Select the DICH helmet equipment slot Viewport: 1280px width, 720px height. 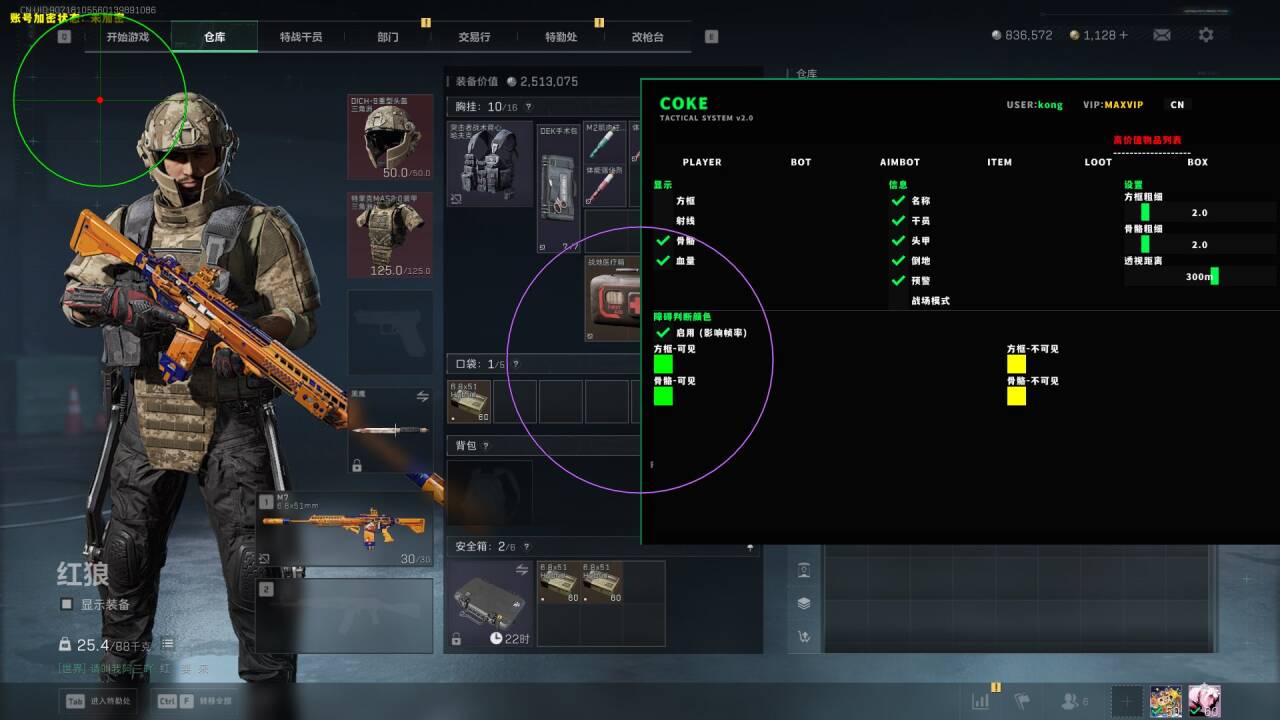[390, 137]
